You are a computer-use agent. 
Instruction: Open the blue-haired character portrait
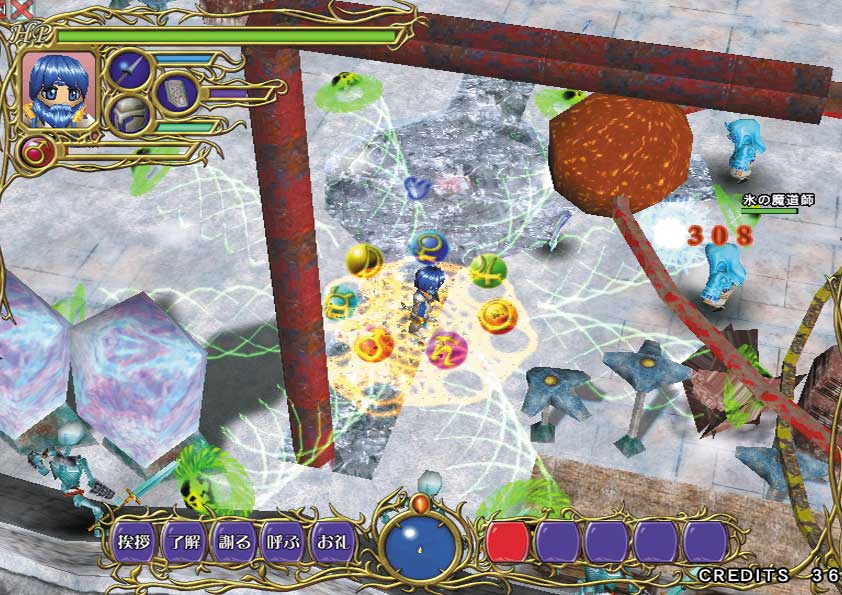point(58,89)
